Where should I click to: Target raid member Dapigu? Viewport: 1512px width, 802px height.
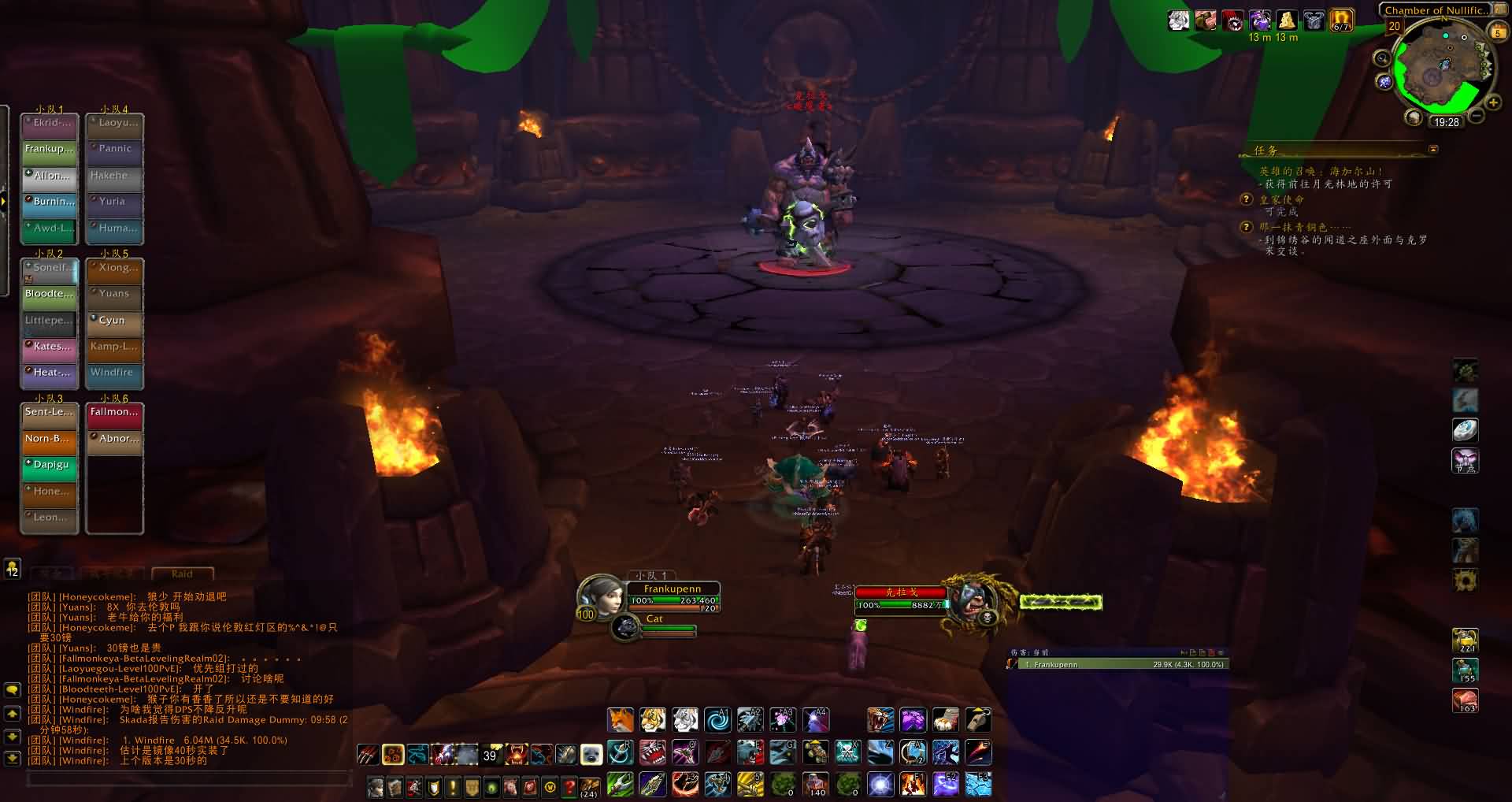[x=49, y=465]
